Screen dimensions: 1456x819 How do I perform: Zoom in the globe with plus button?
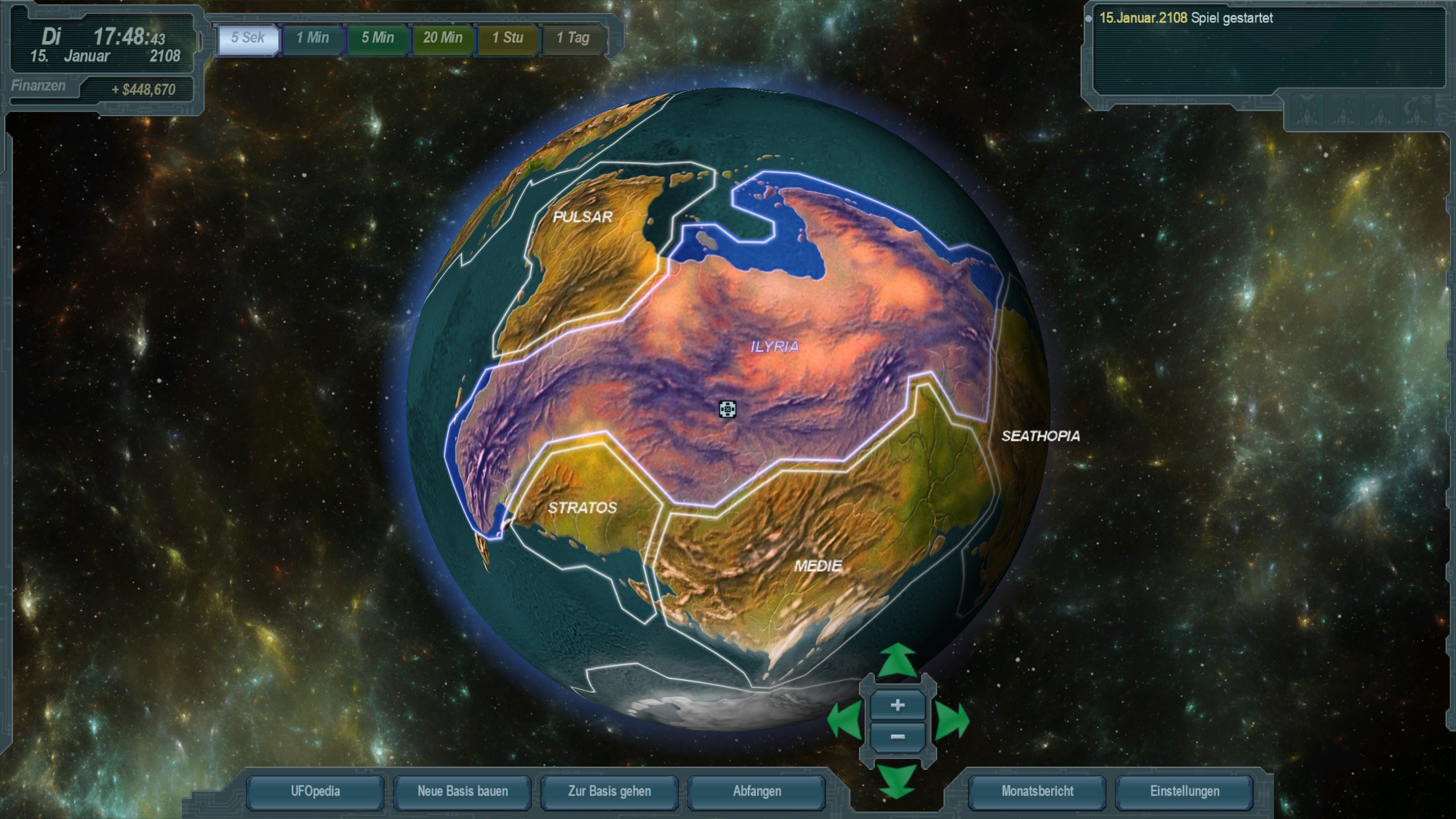[x=897, y=706]
